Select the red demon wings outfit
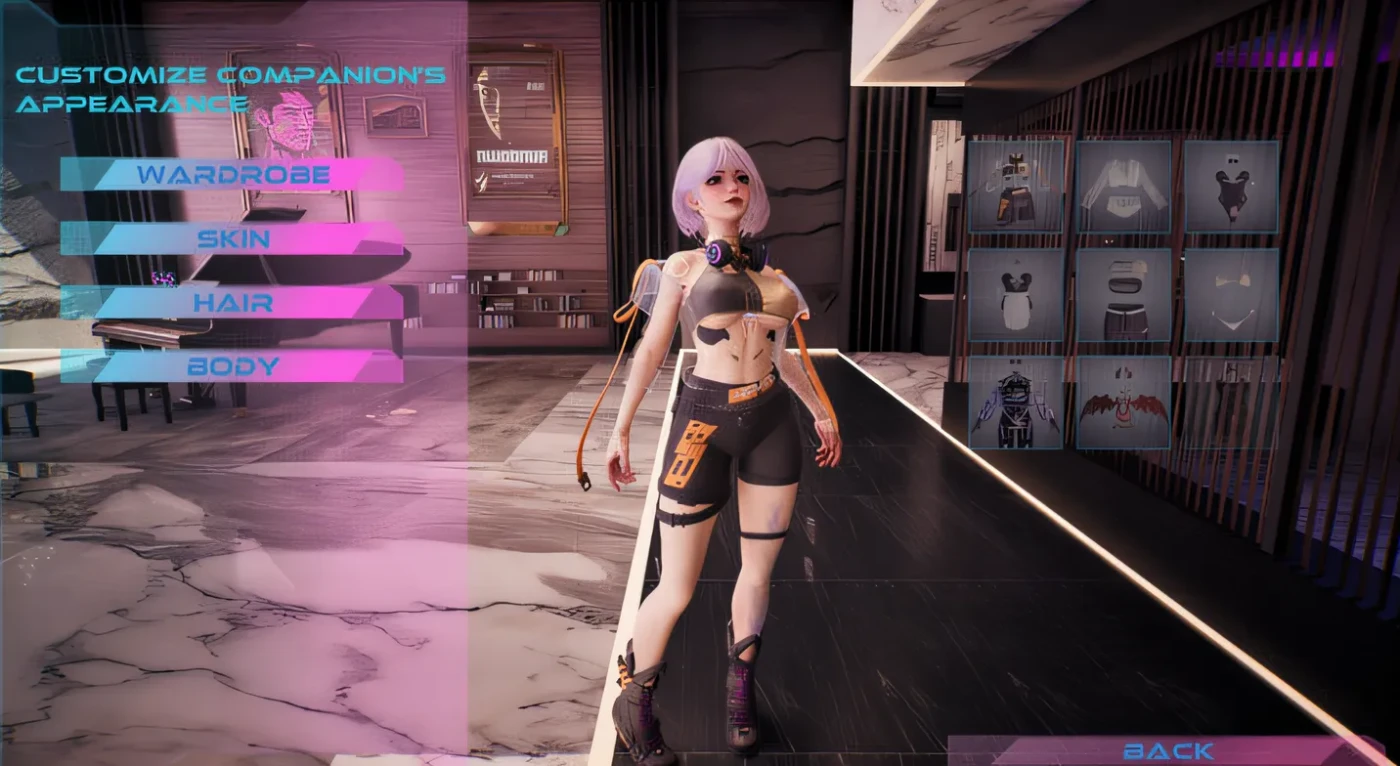The image size is (1400, 766). [x=1123, y=403]
